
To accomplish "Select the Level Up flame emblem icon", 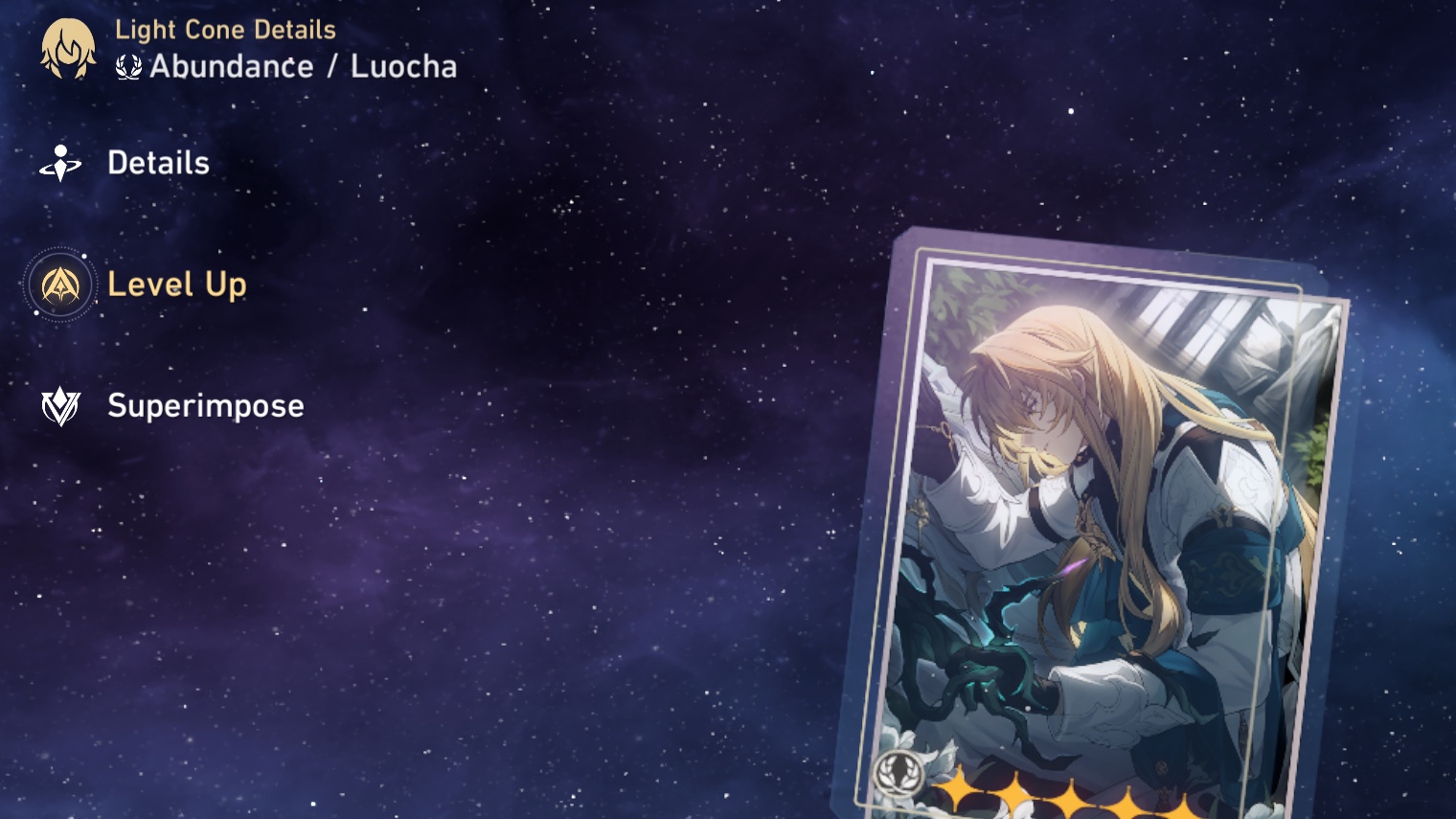I will pos(59,284).
